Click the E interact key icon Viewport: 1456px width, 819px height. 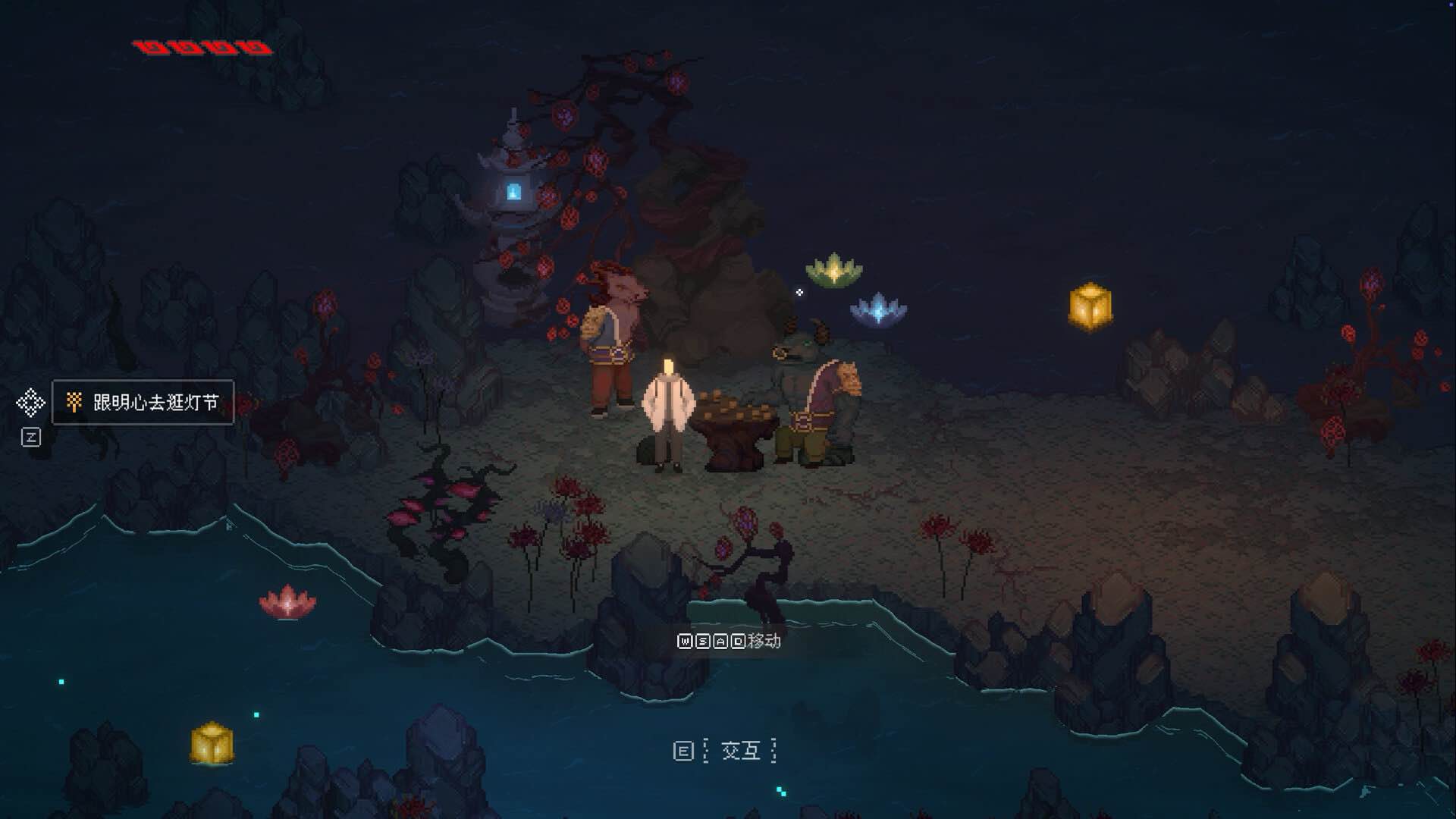(683, 752)
